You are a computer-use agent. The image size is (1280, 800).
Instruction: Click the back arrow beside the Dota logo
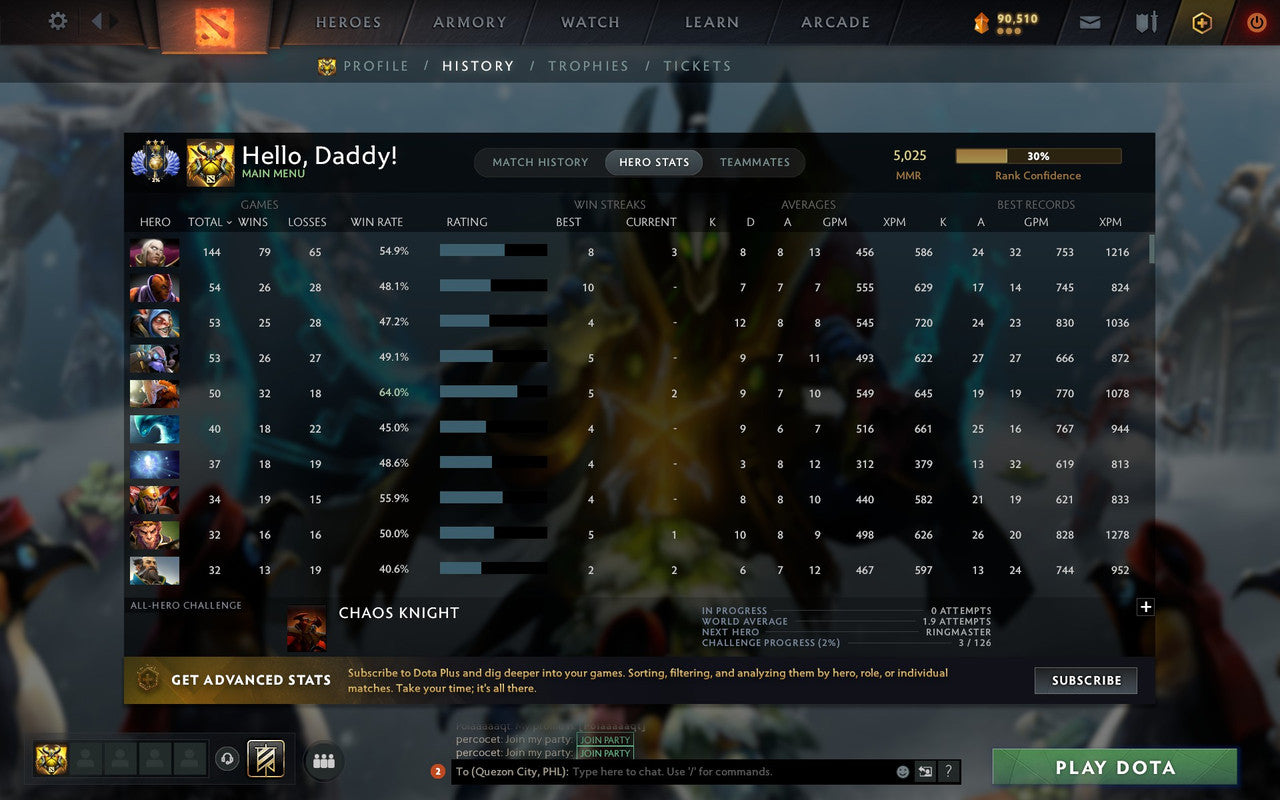pos(96,21)
